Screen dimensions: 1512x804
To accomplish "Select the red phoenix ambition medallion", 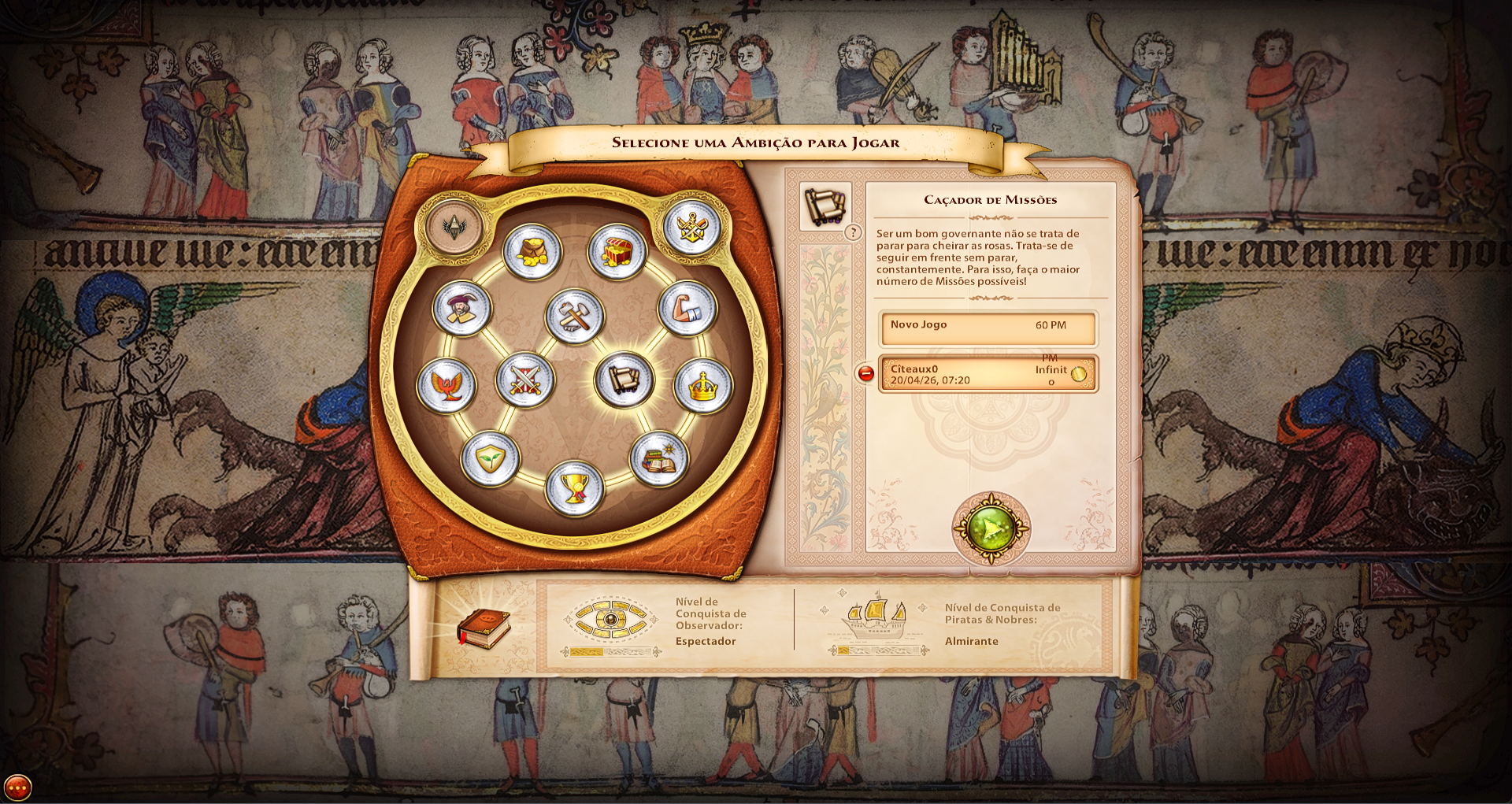I will click(447, 385).
